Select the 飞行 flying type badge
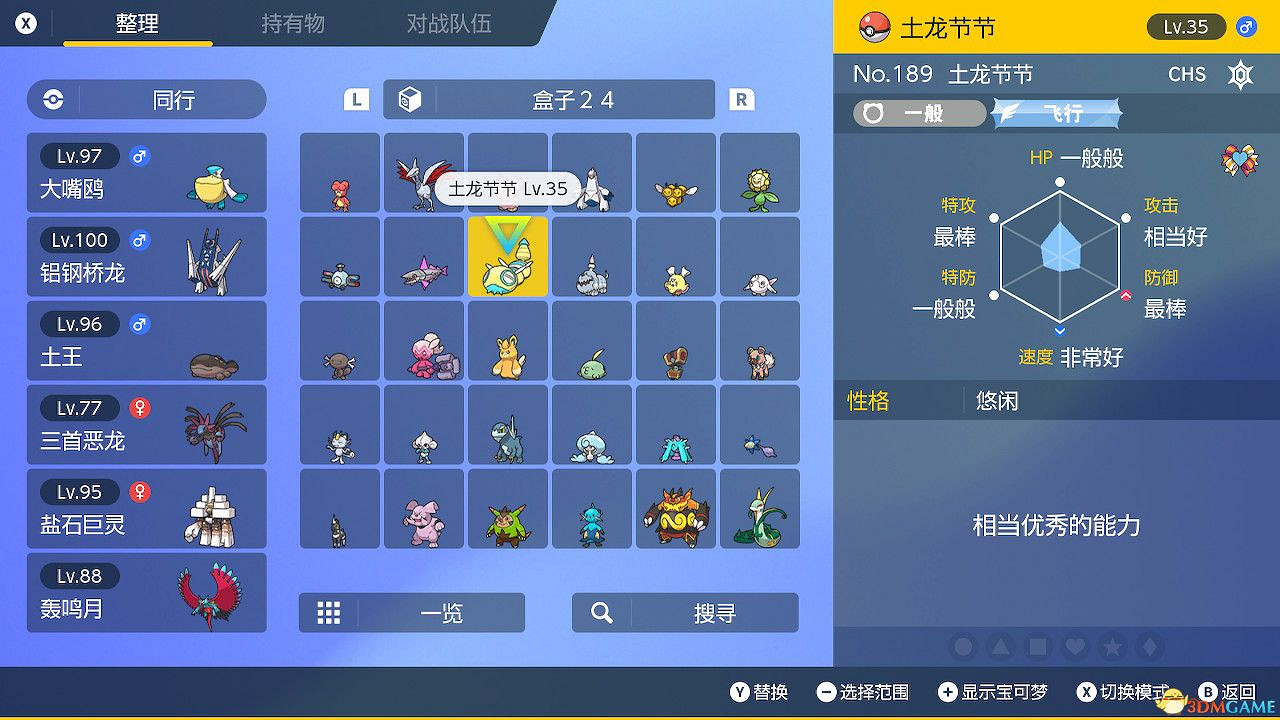Image resolution: width=1280 pixels, height=720 pixels. 1057,113
